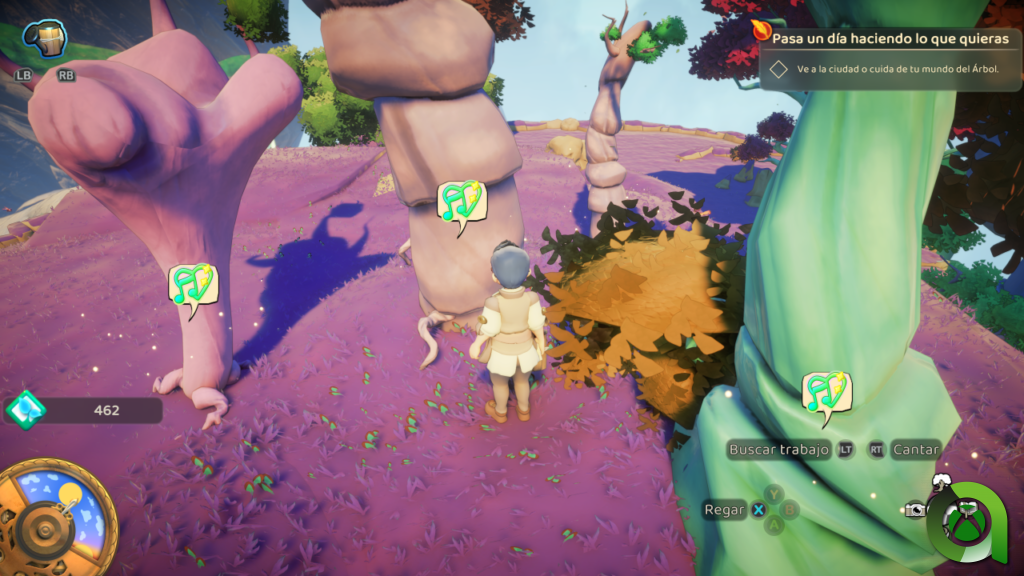The height and width of the screenshot is (576, 1024).
Task: Choose the 'Buscar trabajo' action label
Action: coord(779,450)
